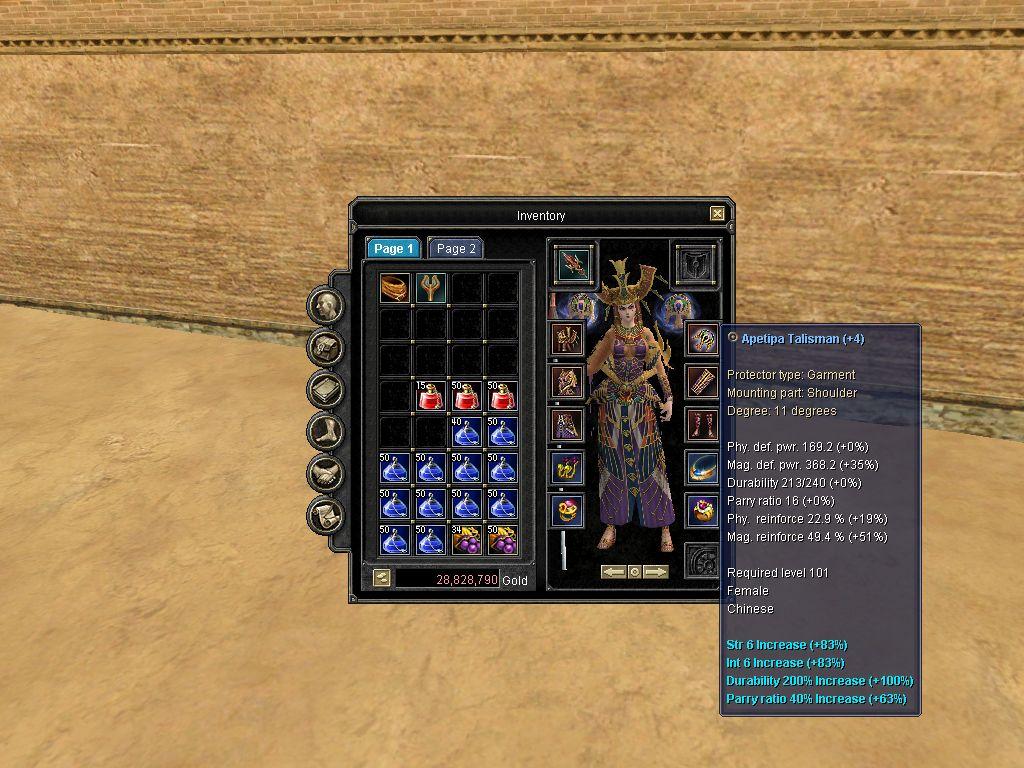Click the empty shield equipment slot

(694, 264)
